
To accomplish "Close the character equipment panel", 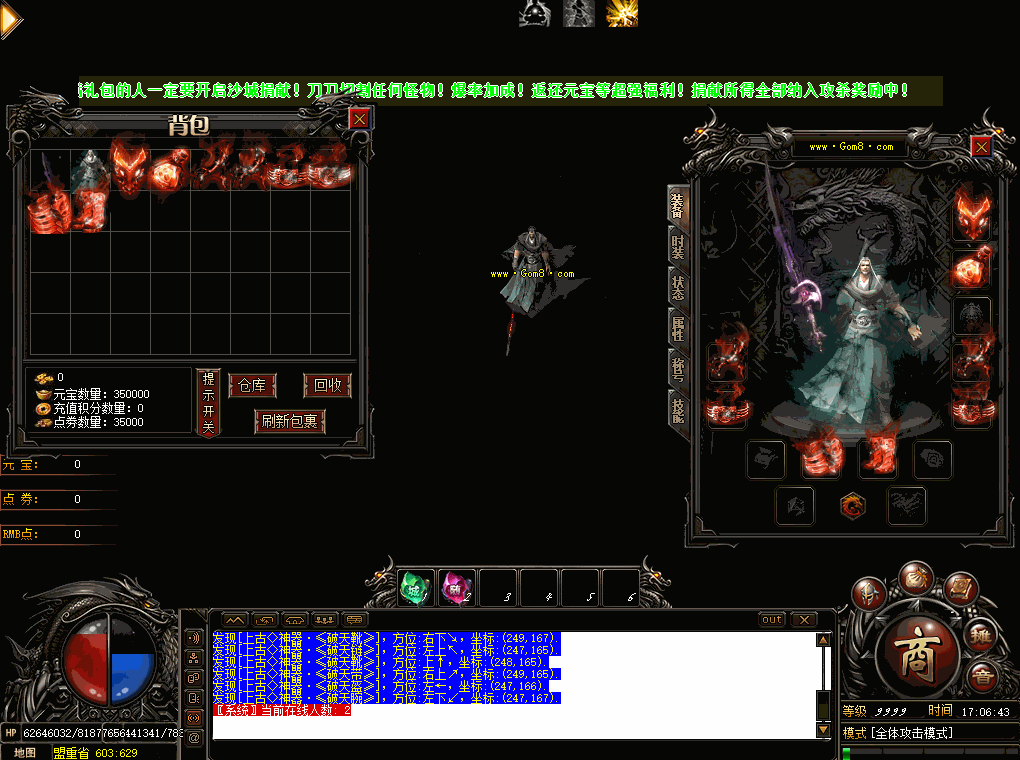I will (981, 147).
